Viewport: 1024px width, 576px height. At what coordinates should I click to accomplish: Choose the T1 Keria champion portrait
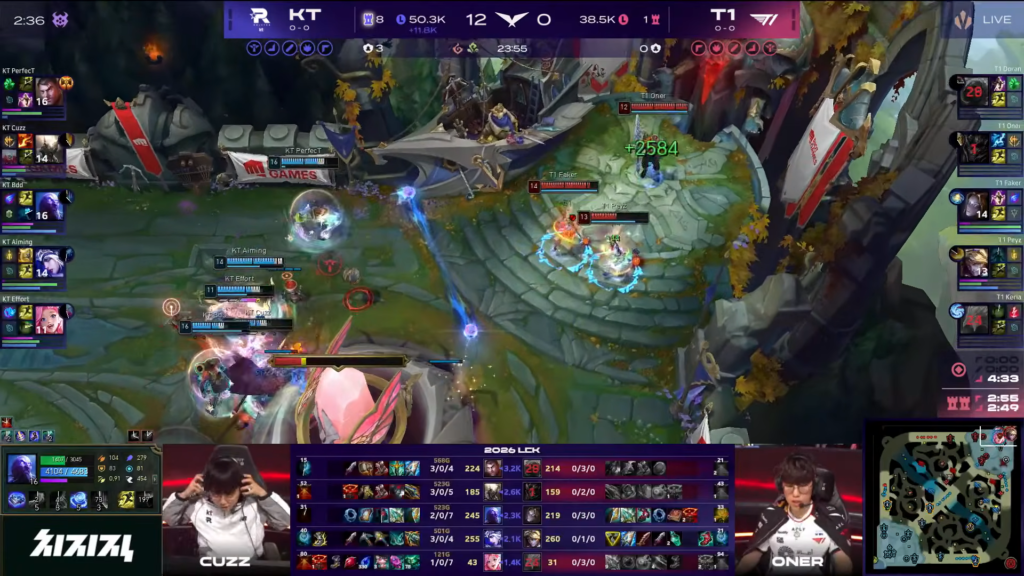pos(974,319)
